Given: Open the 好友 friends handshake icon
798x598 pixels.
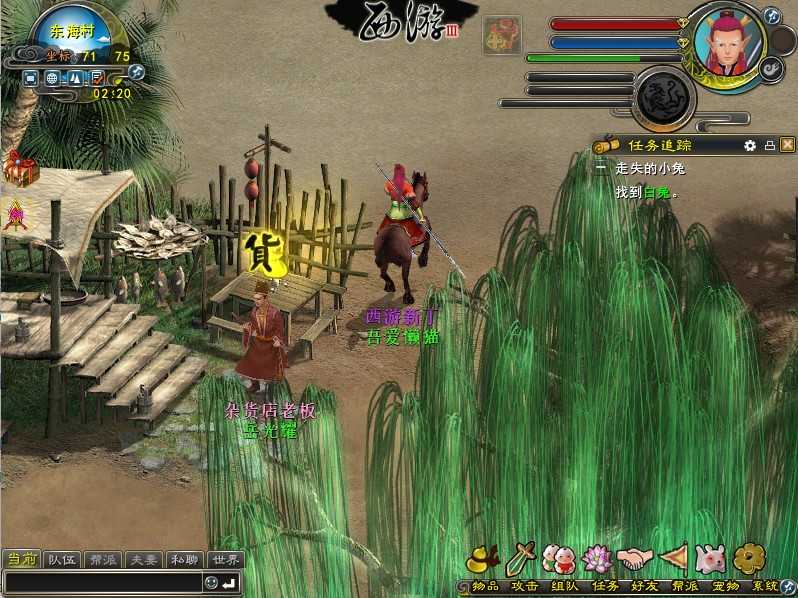Looking at the screenshot, I should click(634, 559).
